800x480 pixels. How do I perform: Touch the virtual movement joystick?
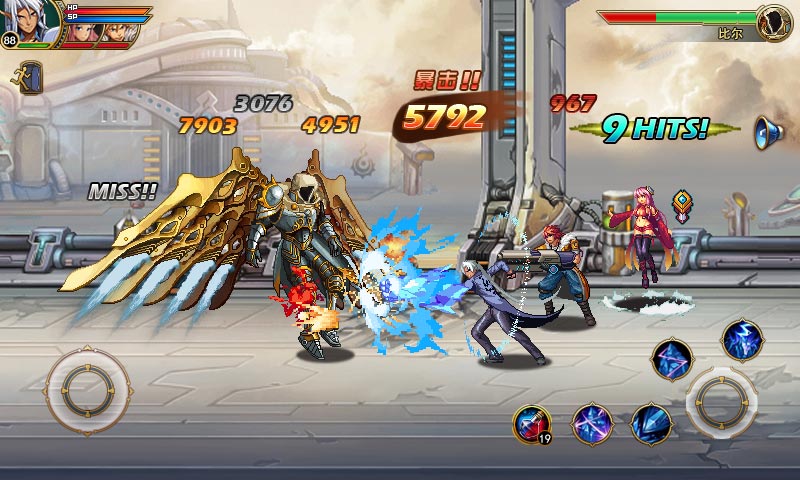pyautogui.click(x=87, y=387)
